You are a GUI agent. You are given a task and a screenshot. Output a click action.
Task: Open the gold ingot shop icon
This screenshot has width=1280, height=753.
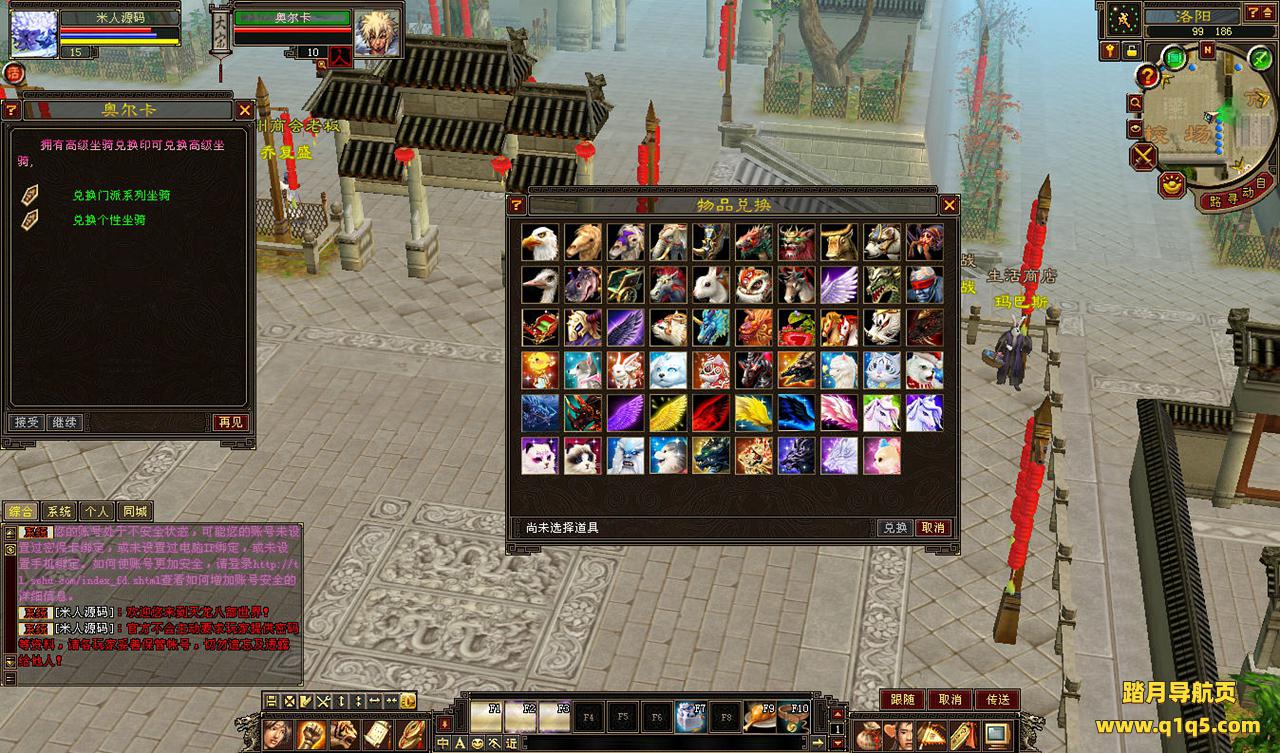click(1172, 183)
